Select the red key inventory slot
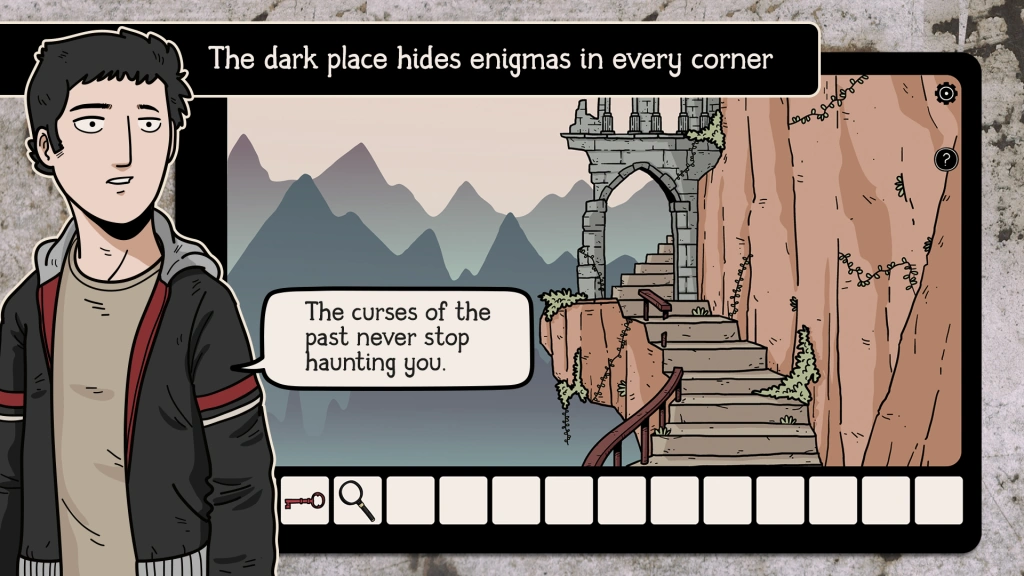The image size is (1024, 576). coord(304,500)
